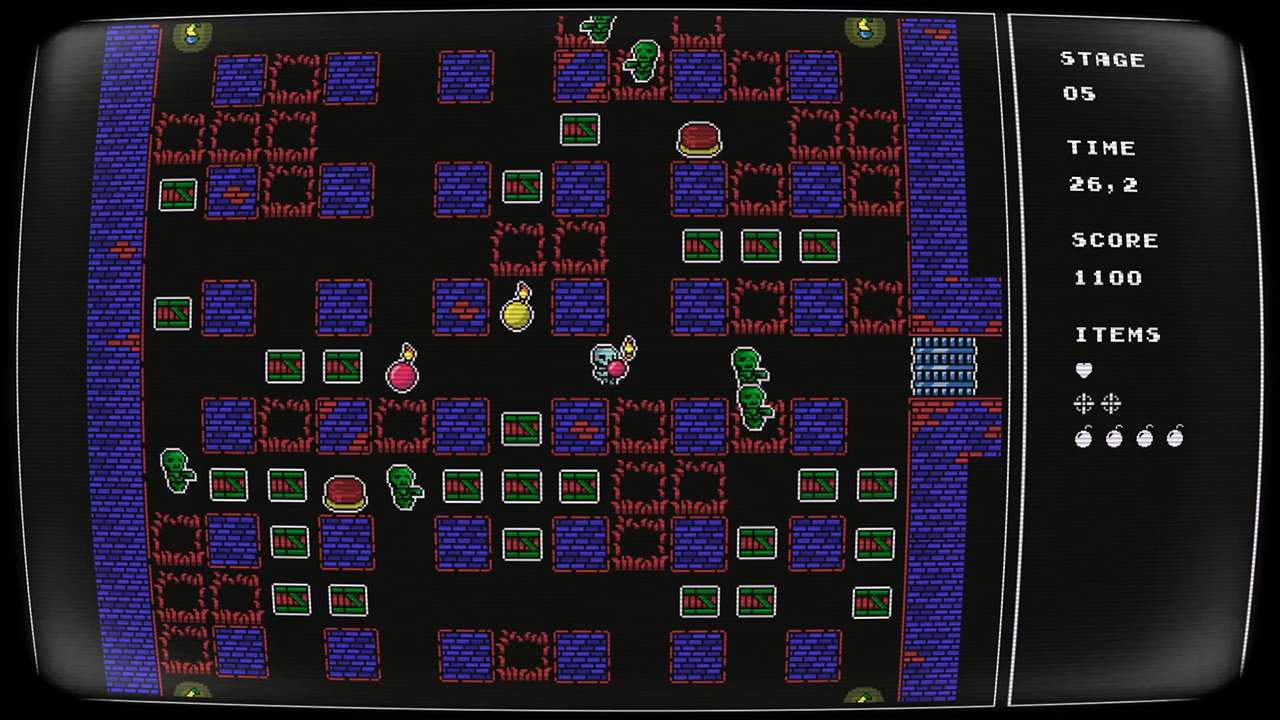Click the TIME 26,2 counter

click(x=1105, y=184)
